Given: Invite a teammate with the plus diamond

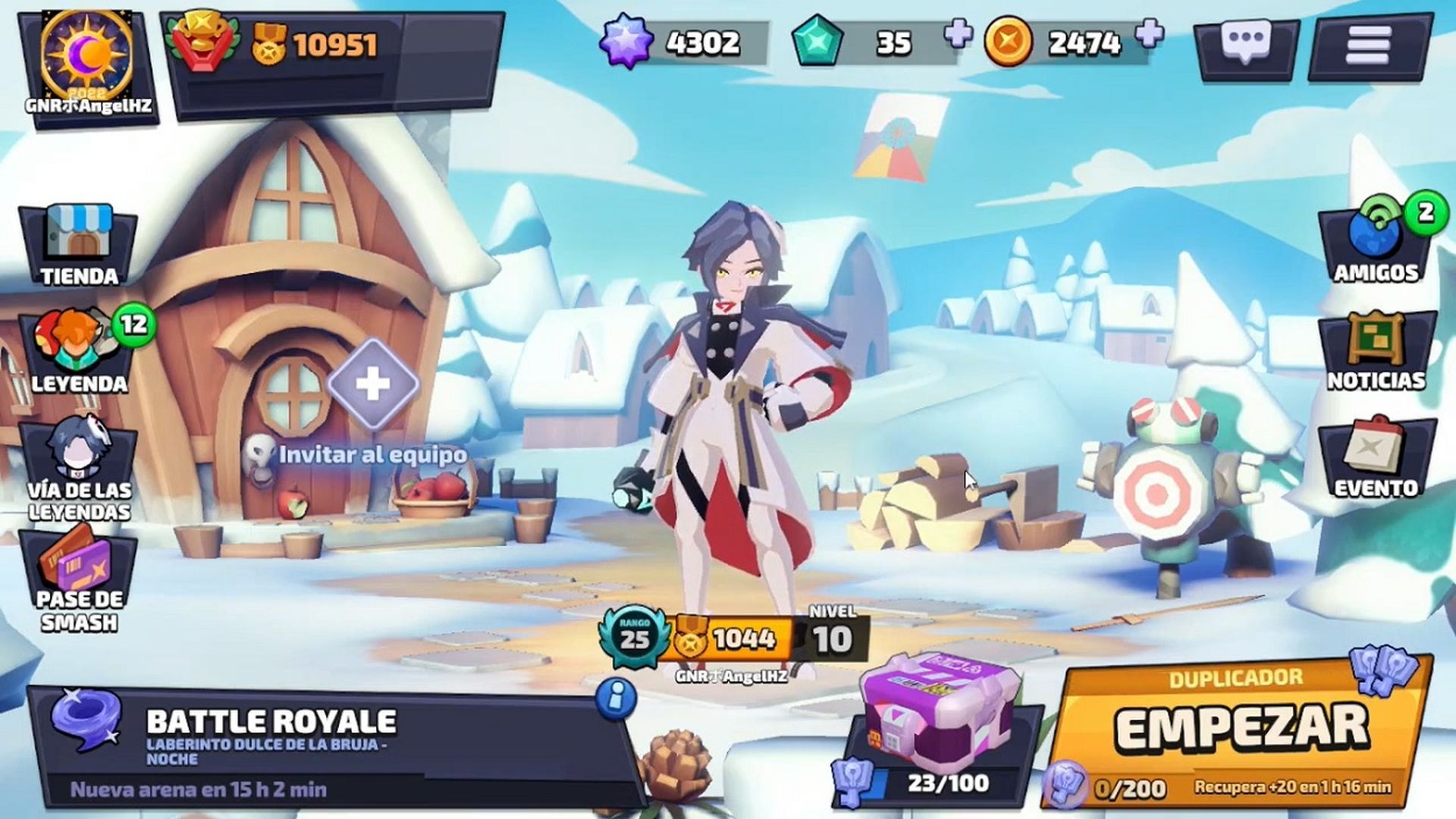Looking at the screenshot, I should [372, 384].
